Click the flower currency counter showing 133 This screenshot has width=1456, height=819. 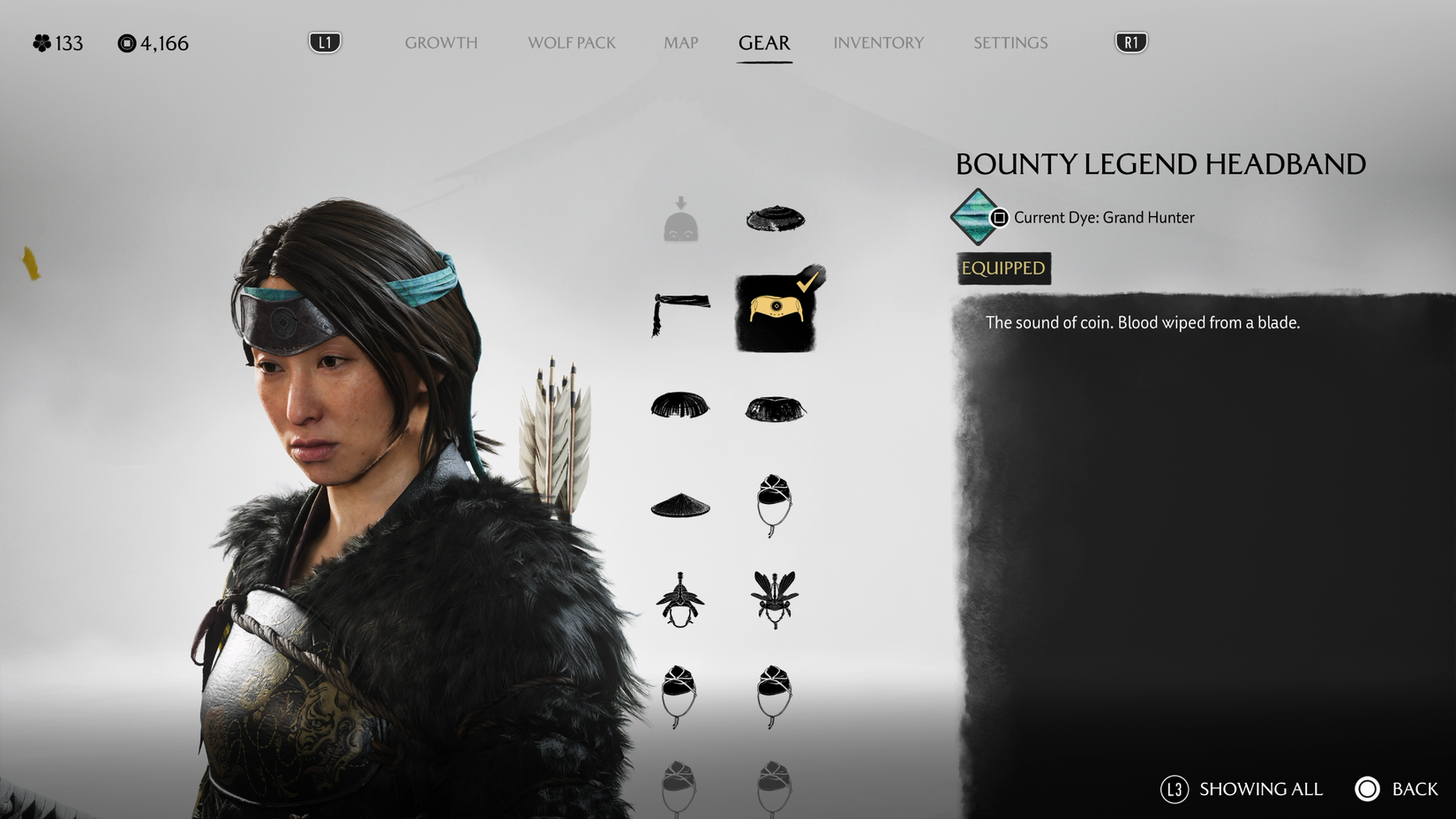[x=57, y=42]
